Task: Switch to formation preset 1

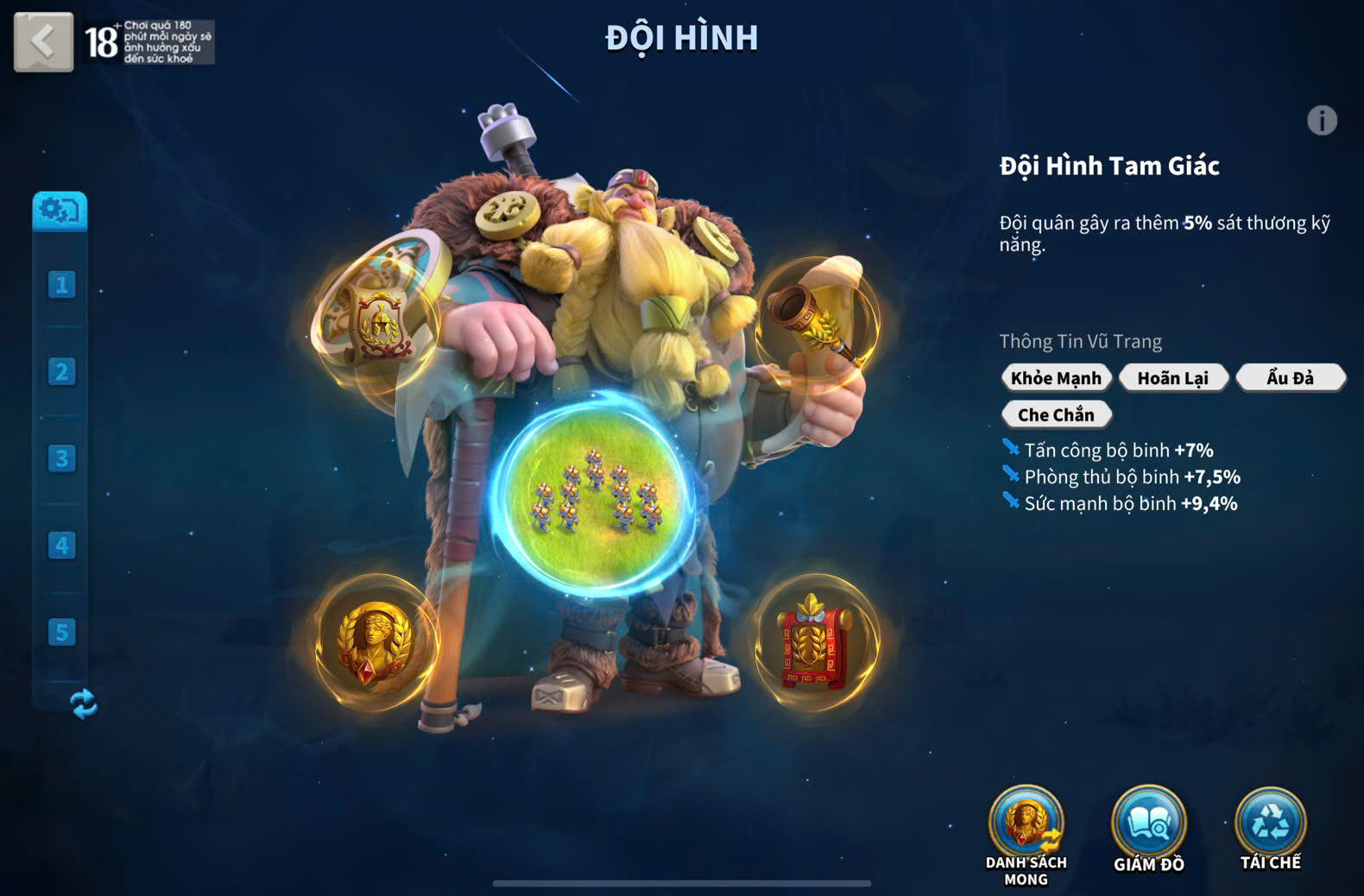Action: tap(61, 285)
